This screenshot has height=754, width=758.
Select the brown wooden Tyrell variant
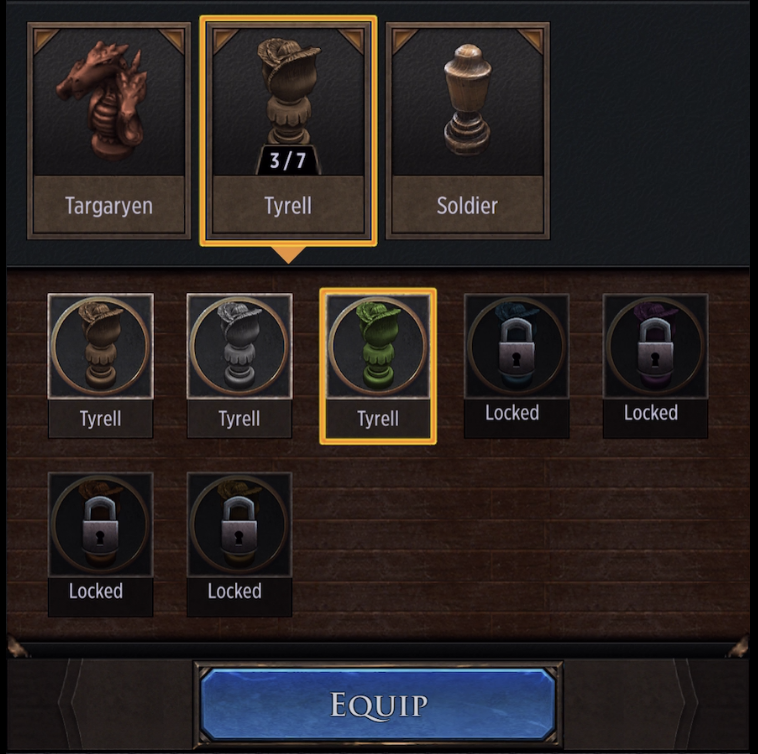coord(100,365)
